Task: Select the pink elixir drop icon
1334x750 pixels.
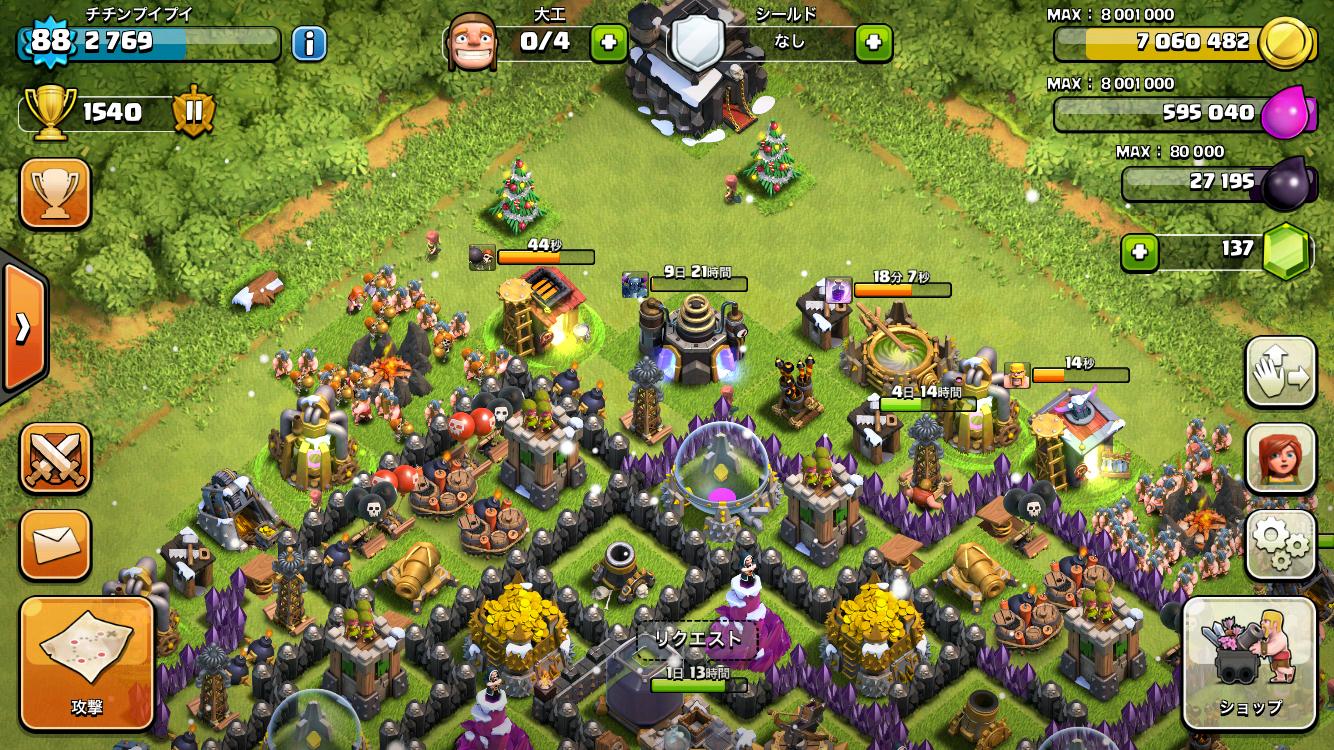Action: click(1285, 114)
